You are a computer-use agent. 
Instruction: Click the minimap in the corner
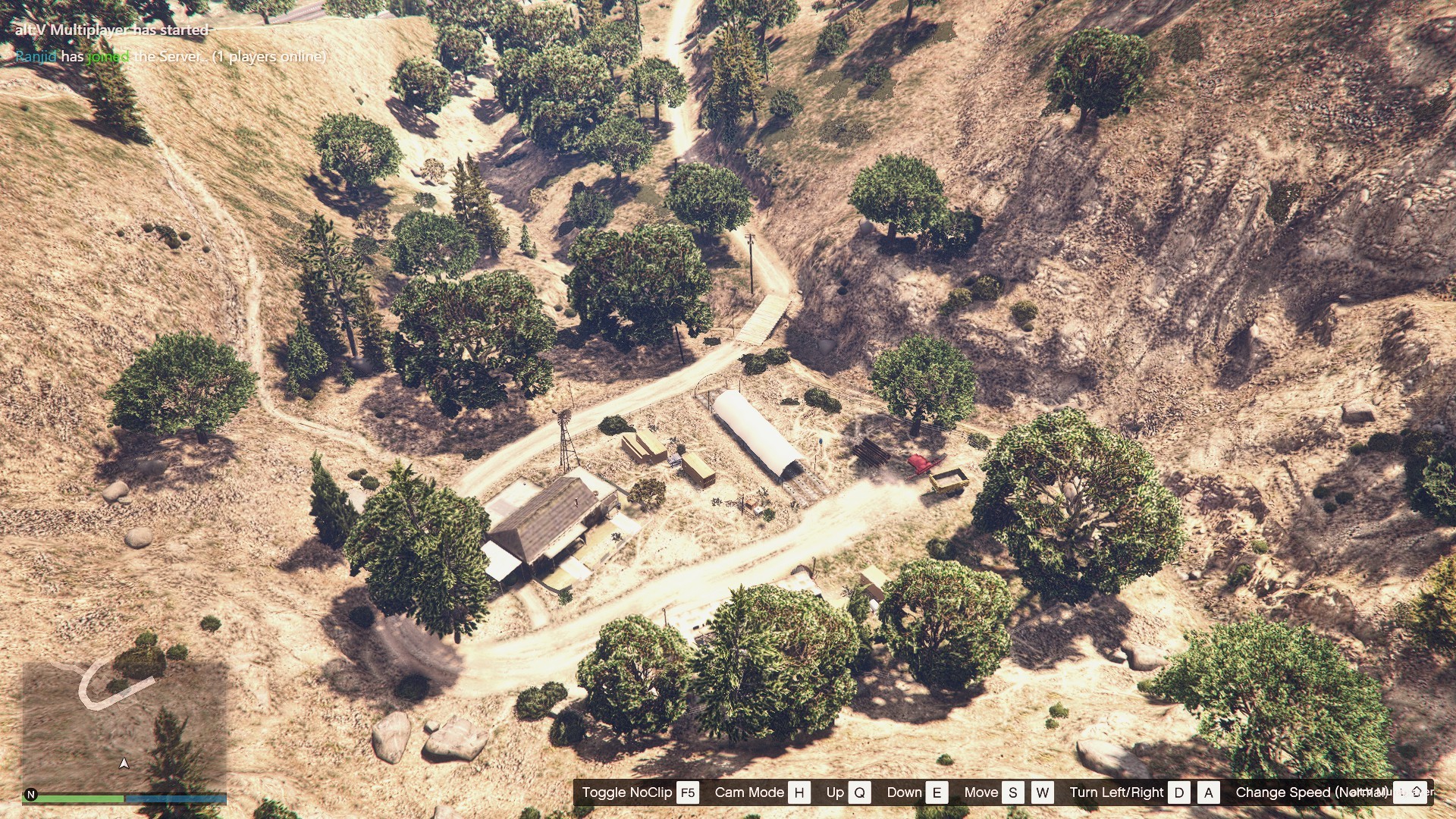coord(124,724)
